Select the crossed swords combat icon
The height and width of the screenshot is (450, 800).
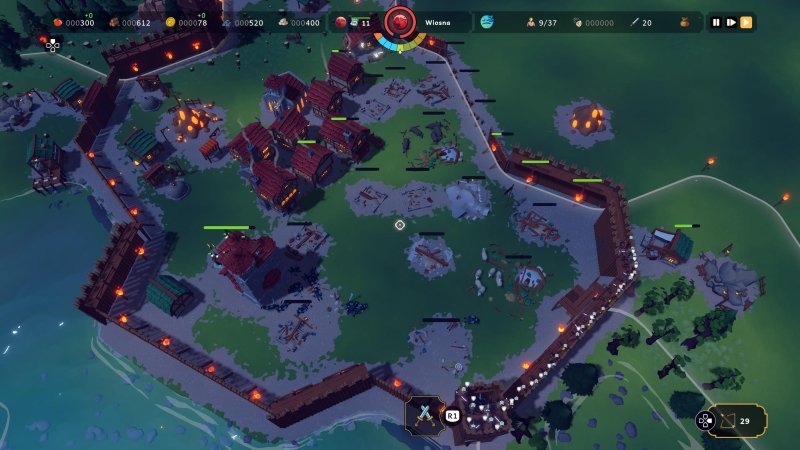424,413
